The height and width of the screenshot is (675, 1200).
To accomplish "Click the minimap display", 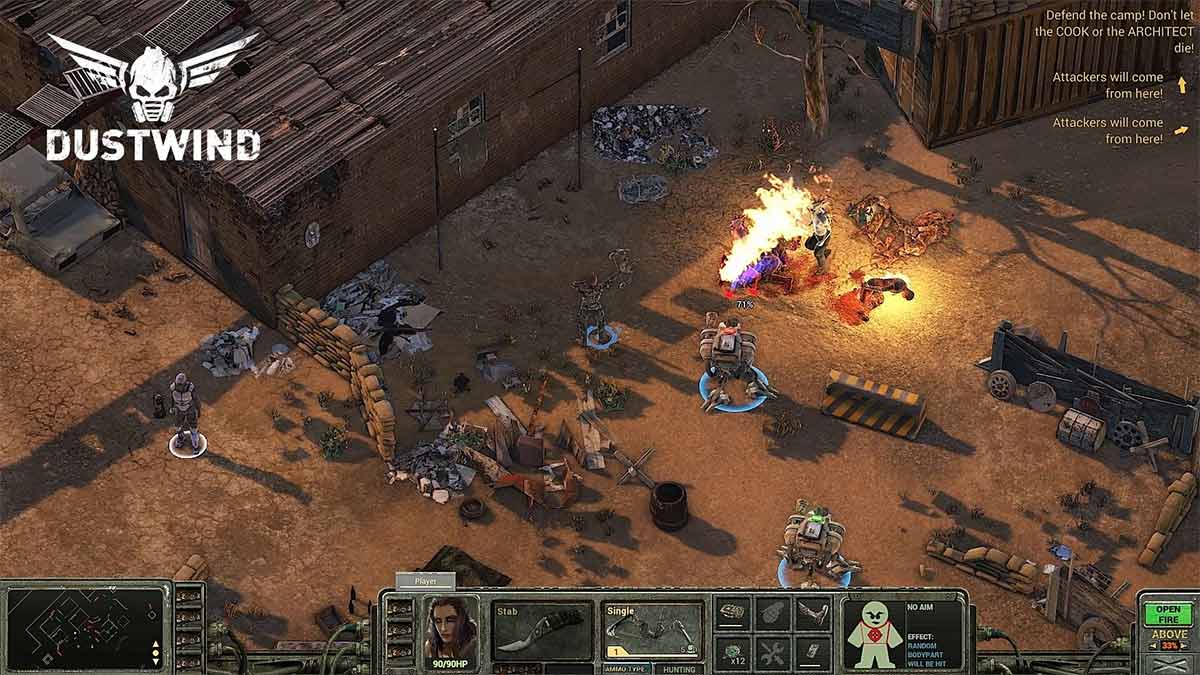I will tap(86, 627).
